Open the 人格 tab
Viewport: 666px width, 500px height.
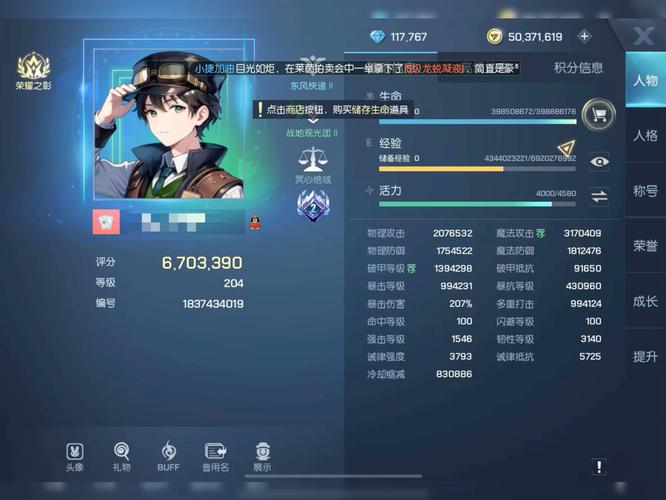pyautogui.click(x=645, y=136)
